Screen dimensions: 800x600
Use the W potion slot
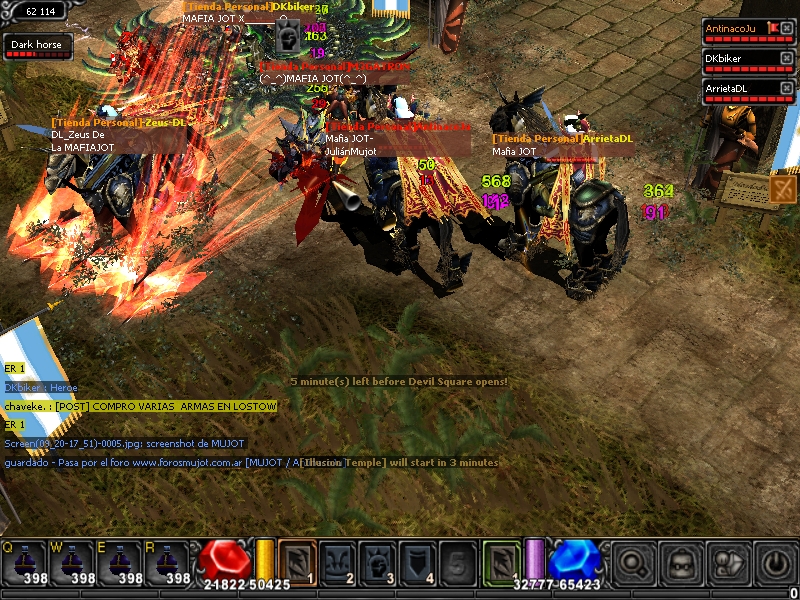tap(70, 563)
